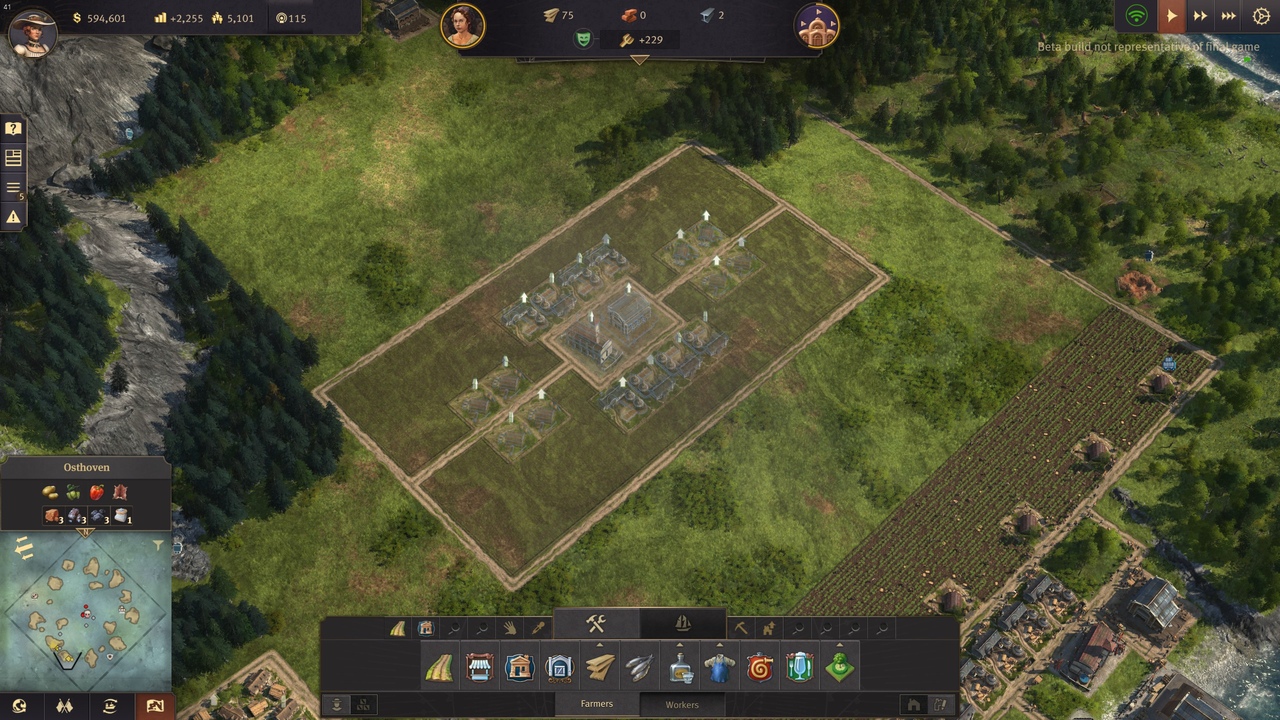Image resolution: width=1280 pixels, height=720 pixels.
Task: Select the fishery building icon
Action: click(x=639, y=667)
